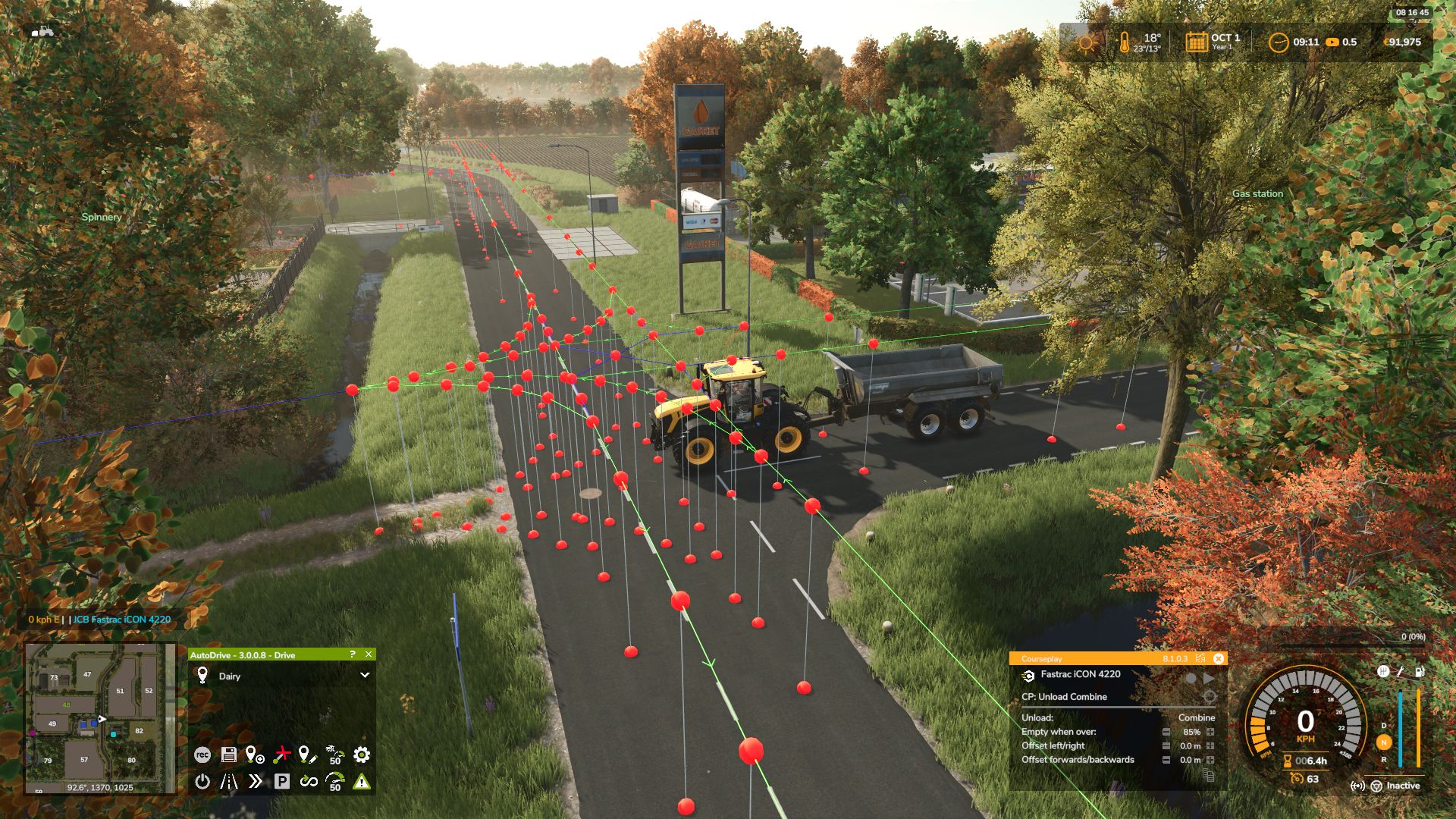Click the Courseplay copy settings icon
Viewport: 1456px width, 819px height.
click(x=1208, y=775)
